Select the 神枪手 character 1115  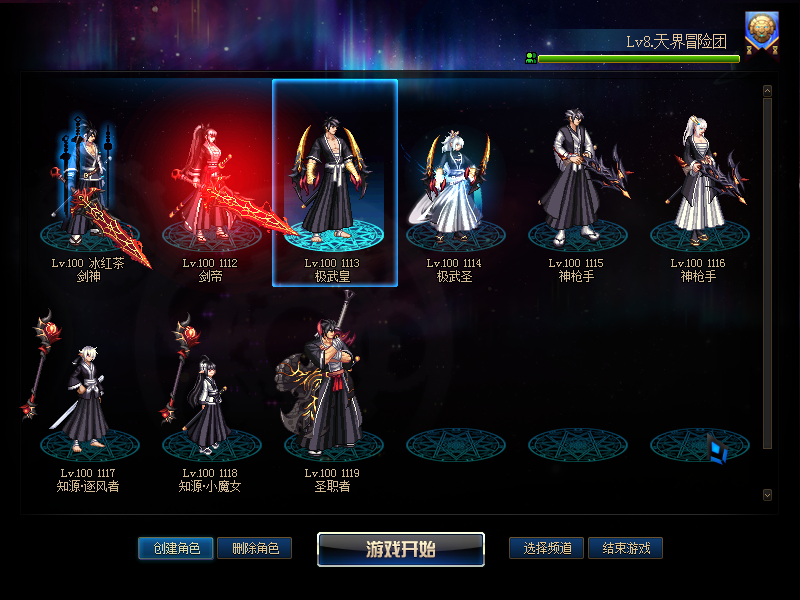(x=578, y=185)
